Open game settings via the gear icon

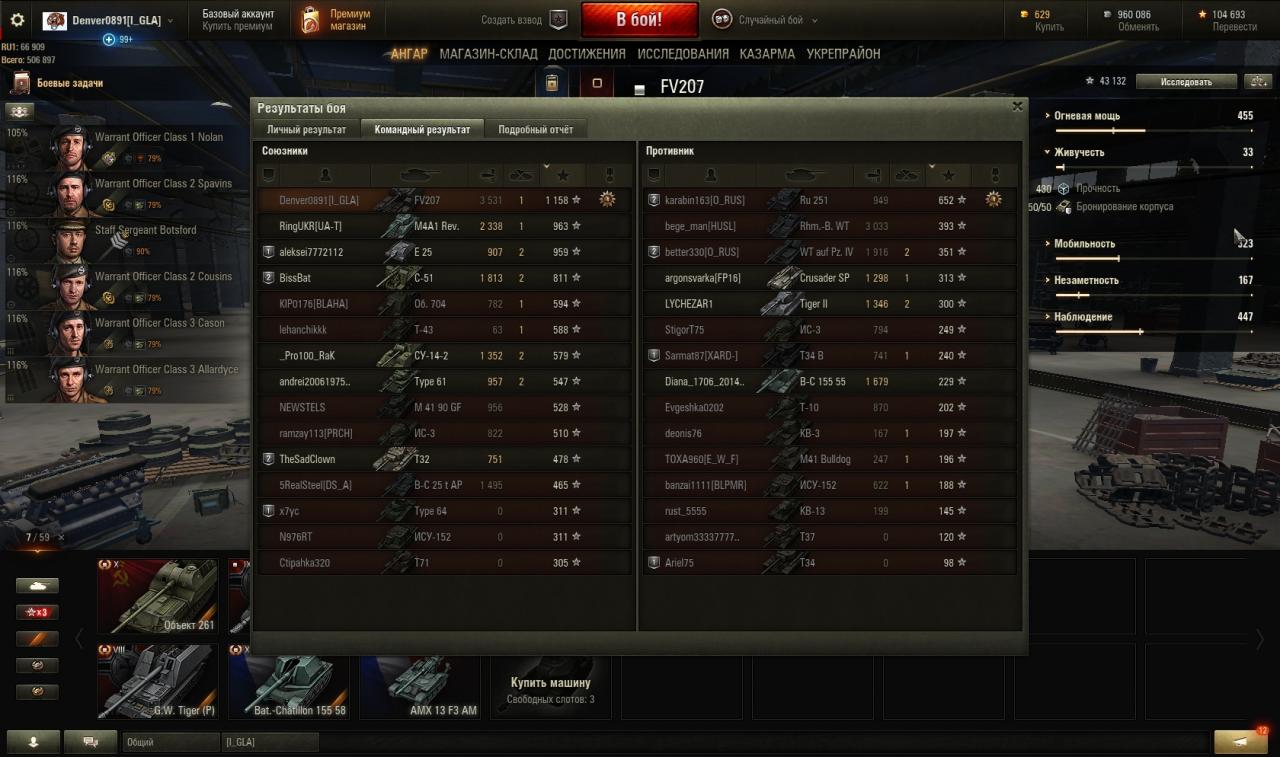(17, 20)
